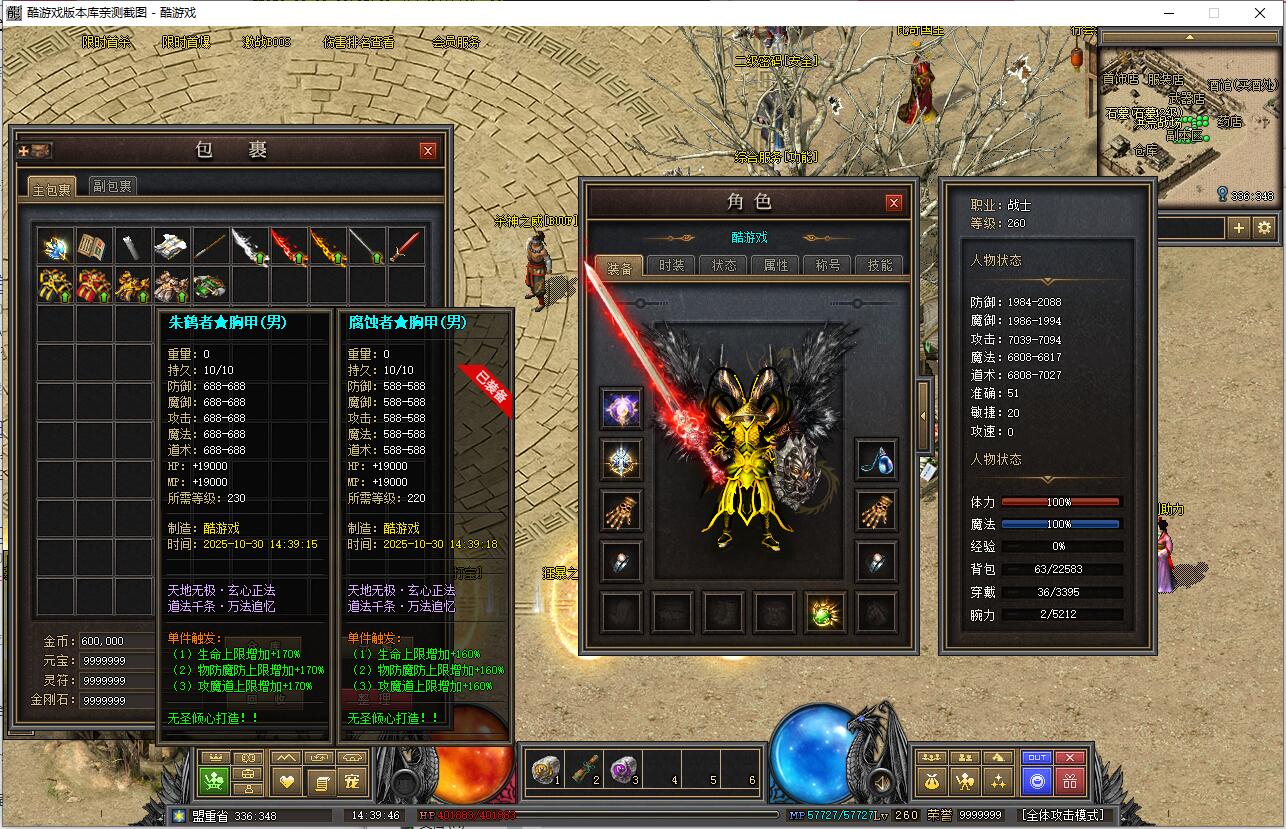
Task: Open the 状态 tab
Action: coord(724,266)
